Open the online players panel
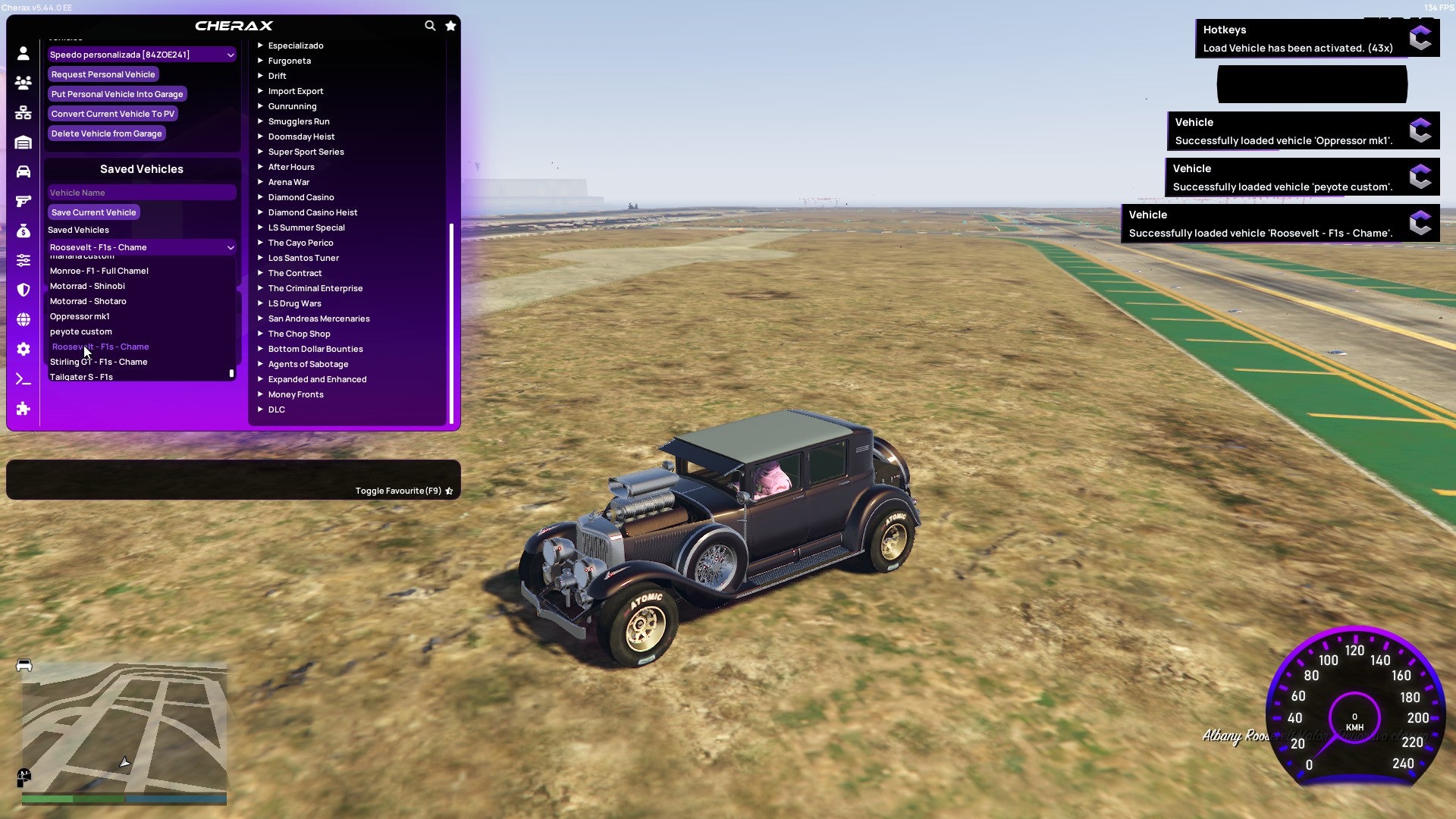The image size is (1456, 819). point(23,83)
